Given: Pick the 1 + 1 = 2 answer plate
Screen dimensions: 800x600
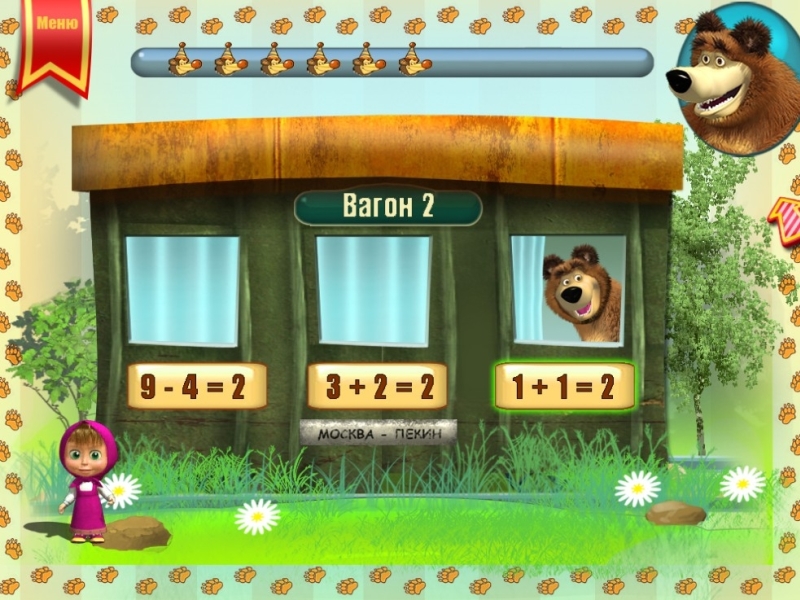Looking at the screenshot, I should pyautogui.click(x=564, y=387).
